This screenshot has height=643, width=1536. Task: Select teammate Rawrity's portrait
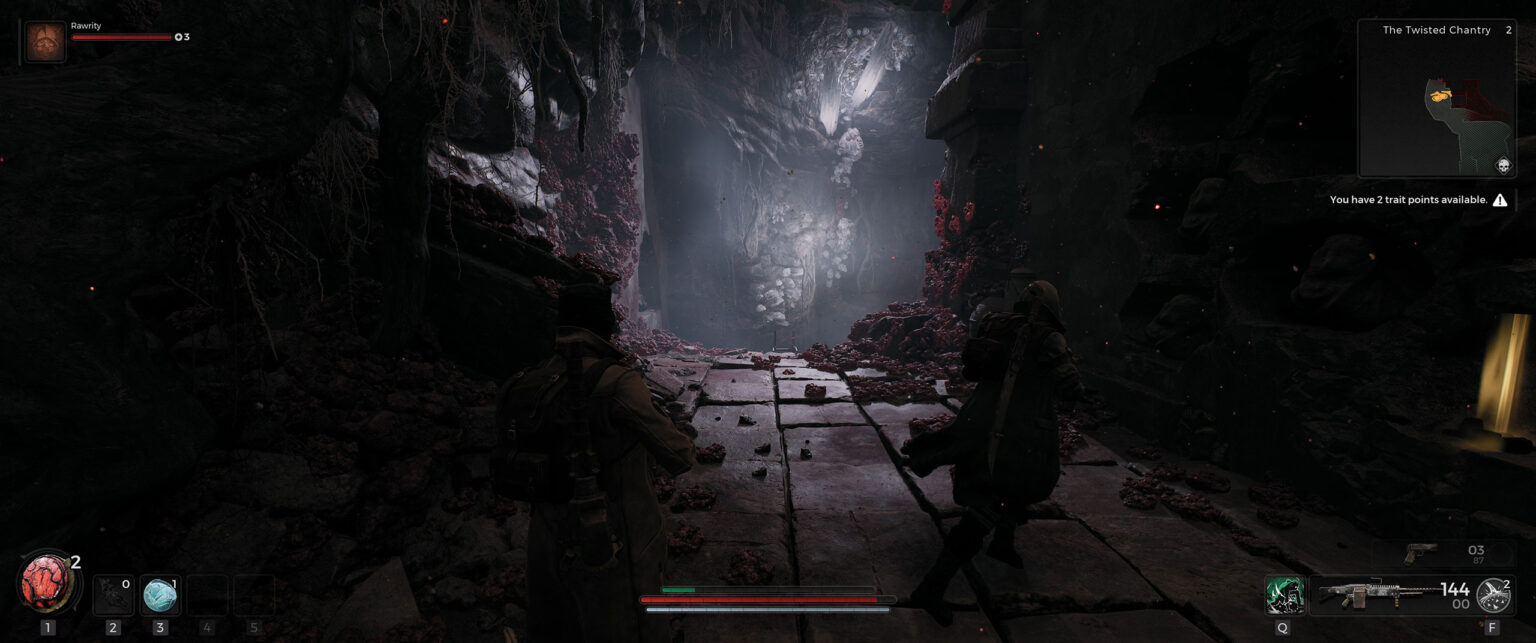pos(46,43)
